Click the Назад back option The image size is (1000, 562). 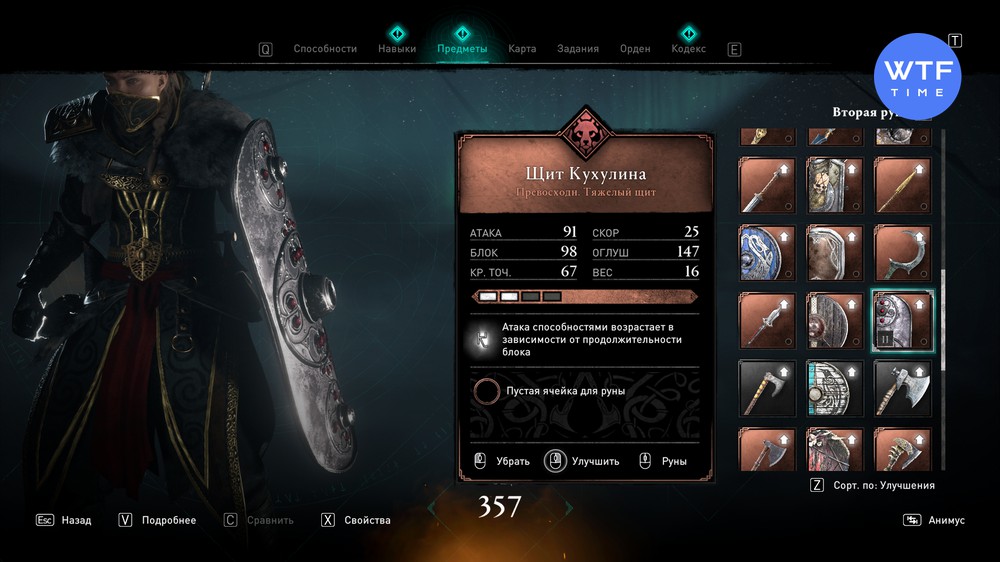pyautogui.click(x=64, y=520)
